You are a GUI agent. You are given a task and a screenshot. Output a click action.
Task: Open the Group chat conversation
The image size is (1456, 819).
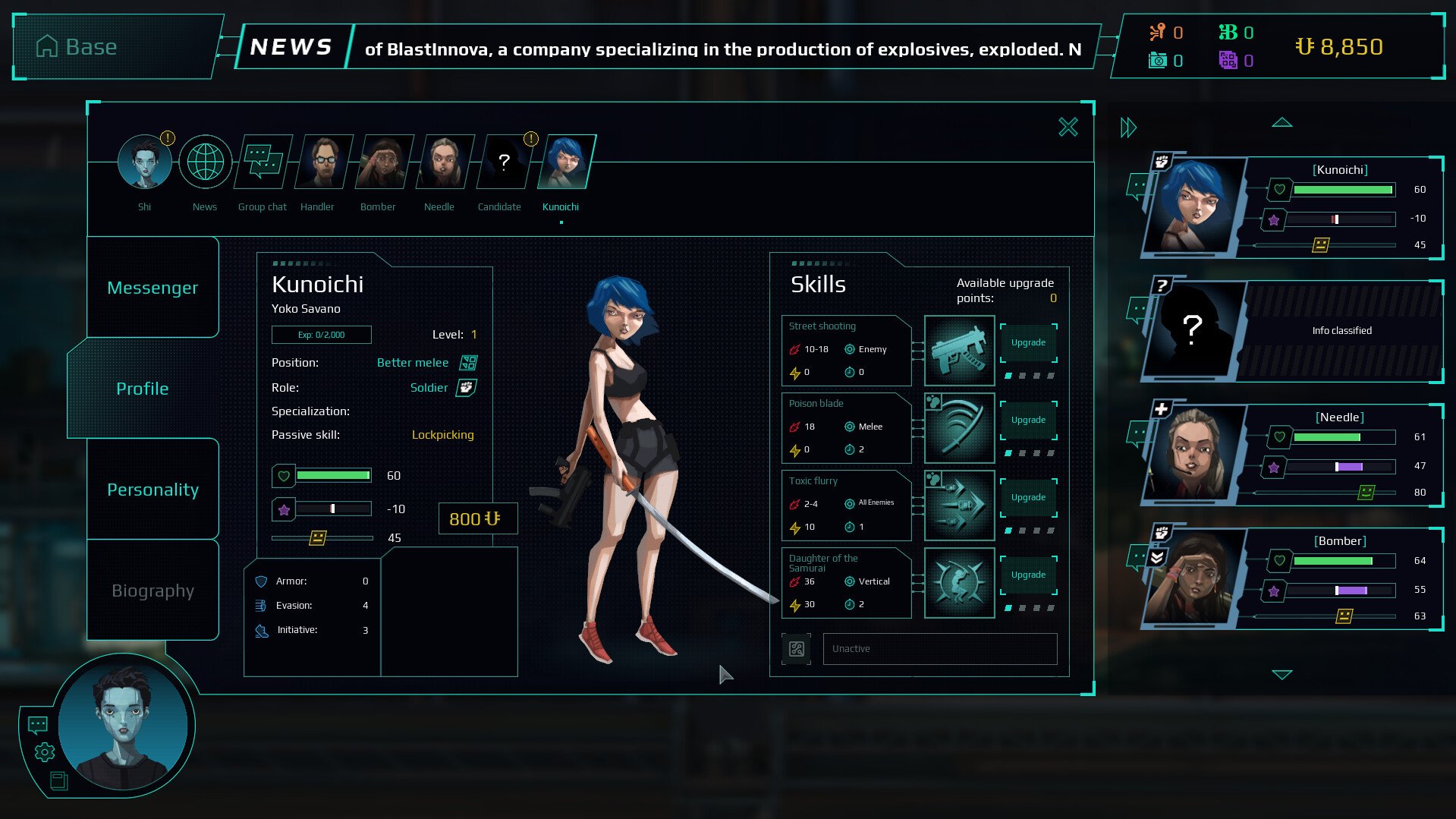pos(263,162)
